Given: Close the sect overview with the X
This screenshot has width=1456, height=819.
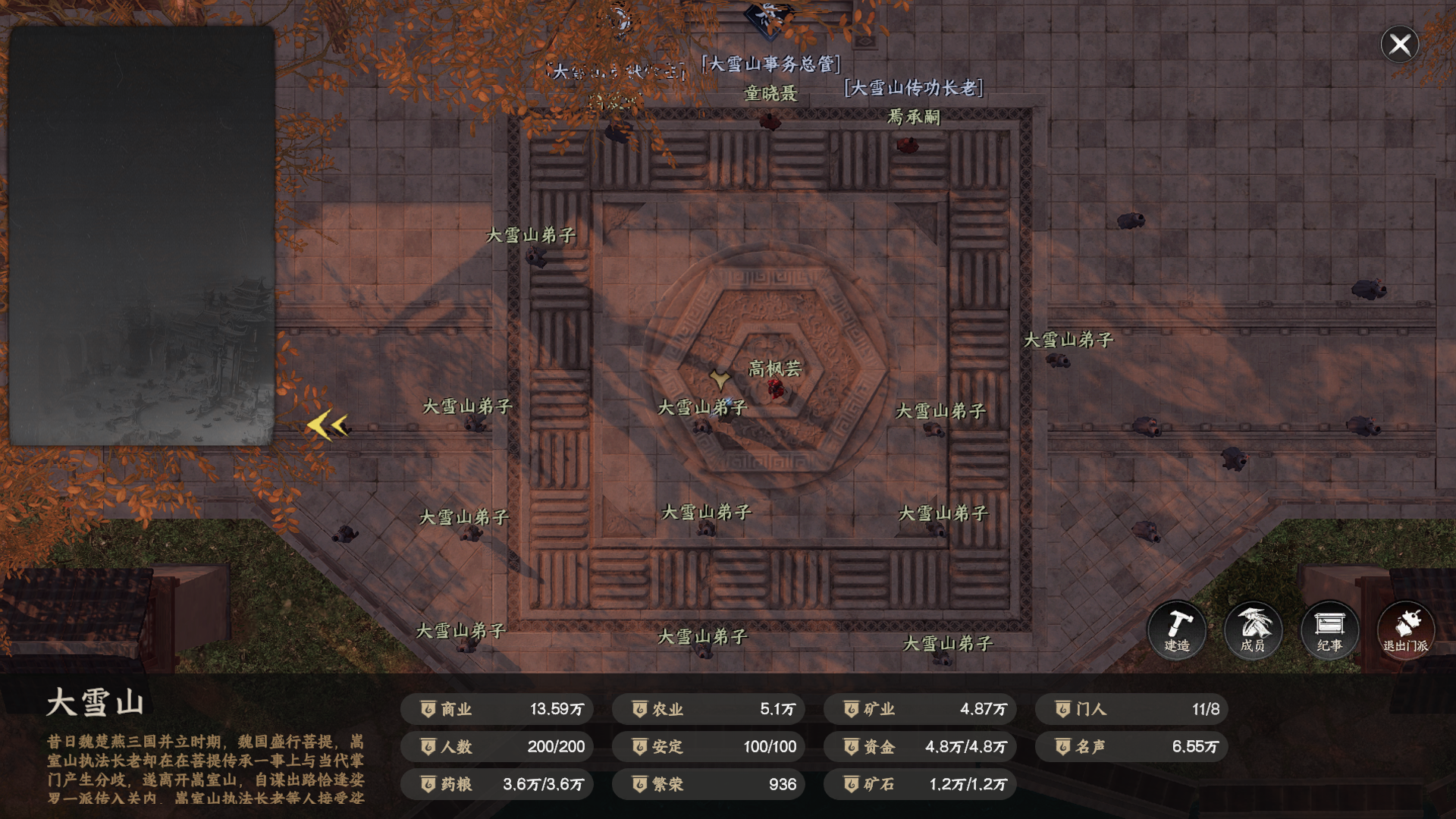Looking at the screenshot, I should tap(1399, 45).
